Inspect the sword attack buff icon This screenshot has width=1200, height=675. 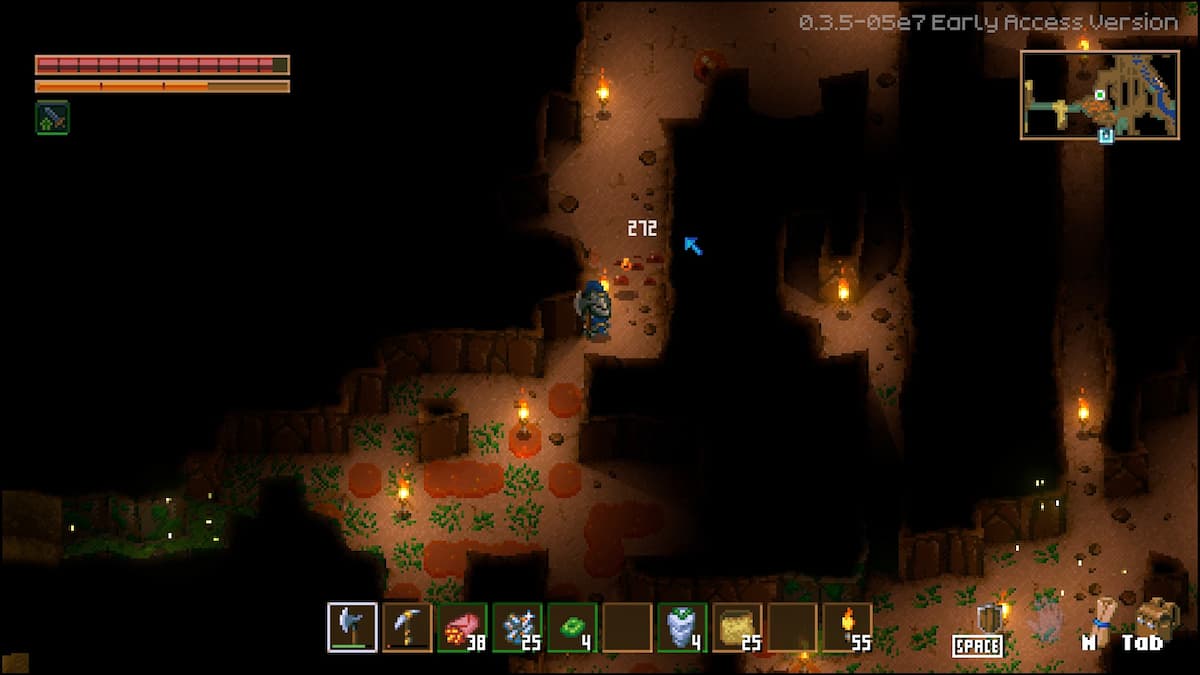pyautogui.click(x=52, y=117)
